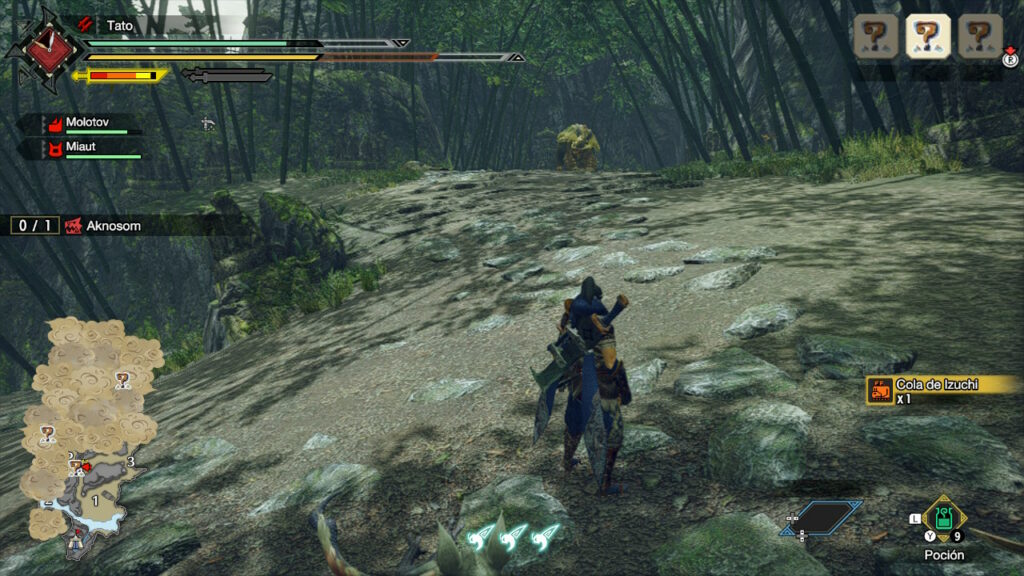
Task: Select party companion Miaut
Action: pyautogui.click(x=80, y=149)
